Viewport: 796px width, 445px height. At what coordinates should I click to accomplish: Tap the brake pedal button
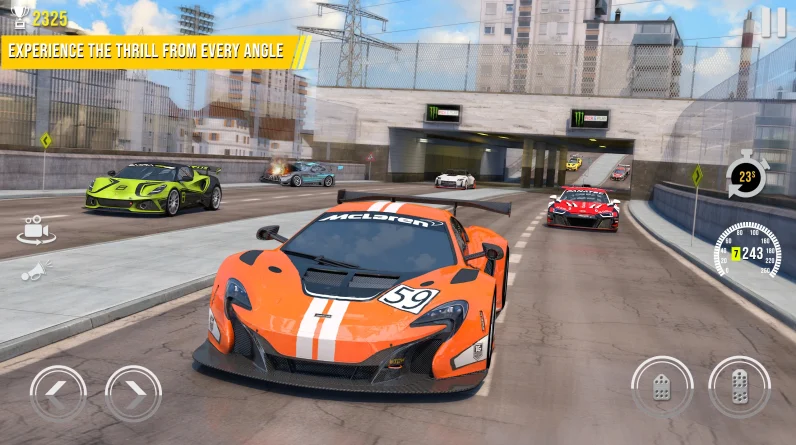pos(662,387)
